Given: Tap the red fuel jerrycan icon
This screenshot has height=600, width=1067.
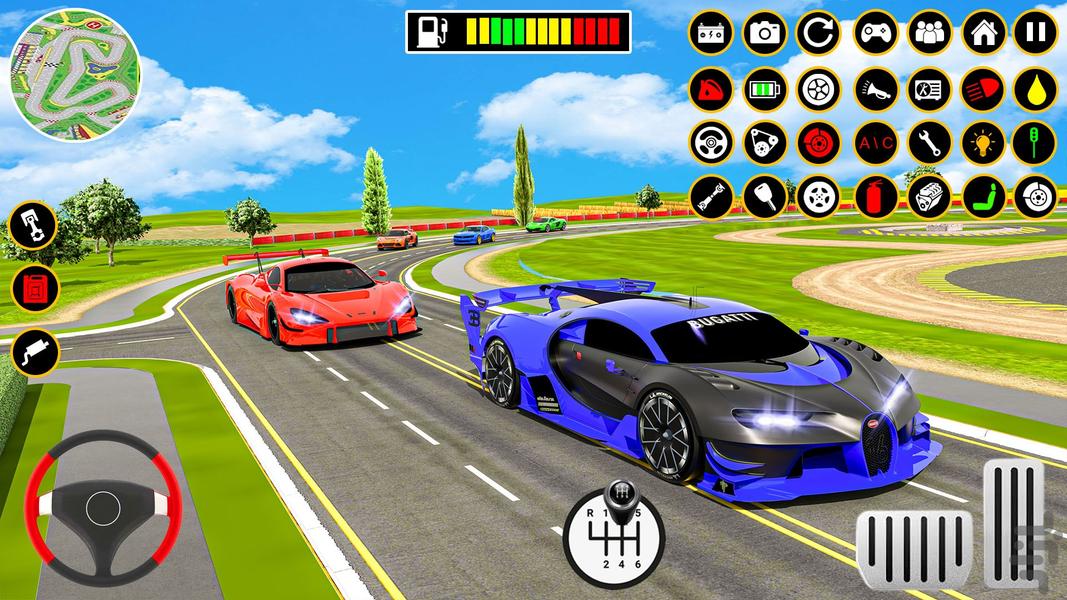Looking at the screenshot, I should pyautogui.click(x=35, y=289).
